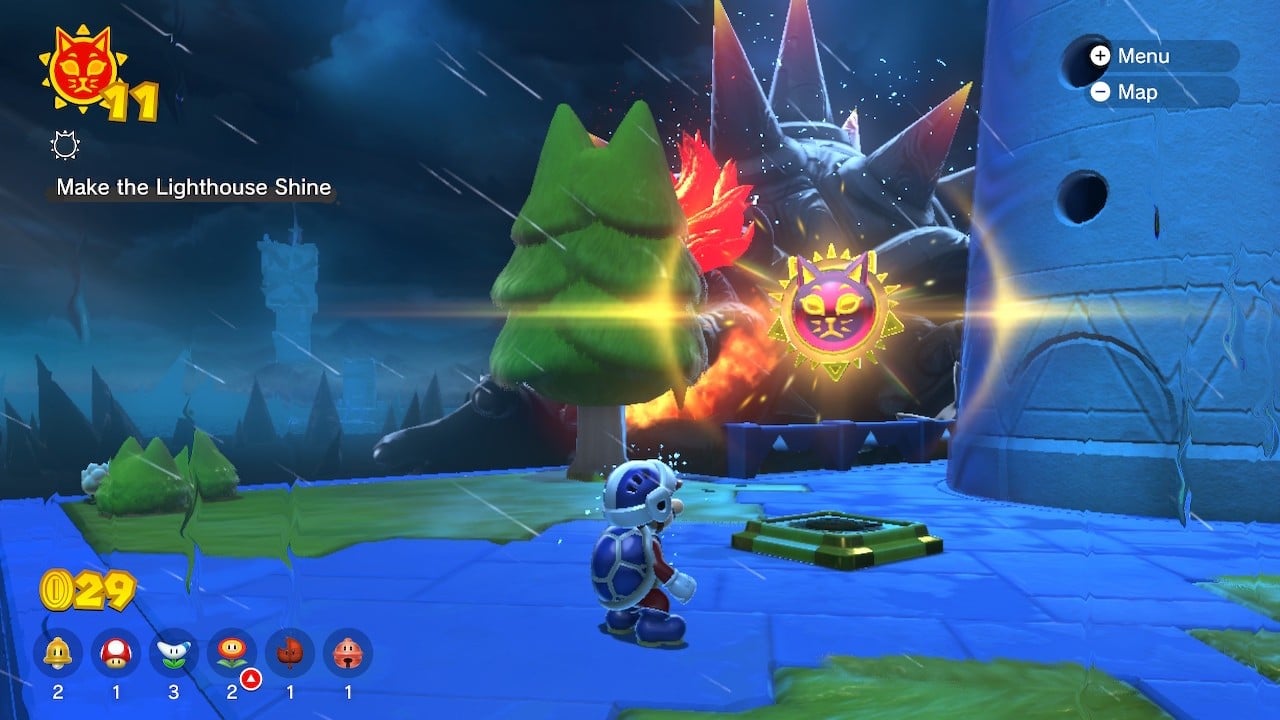Screen dimensions: 1280x720
Task: Pick the Super Leaf item
Action: [290, 654]
